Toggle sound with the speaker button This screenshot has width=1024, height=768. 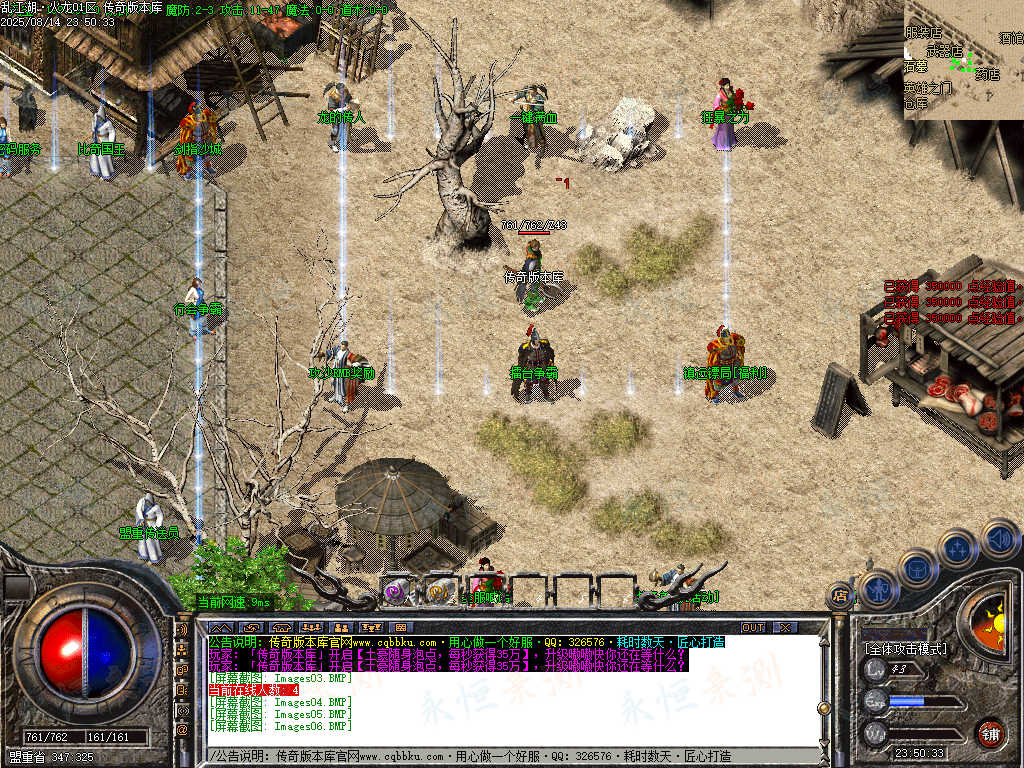[x=999, y=540]
